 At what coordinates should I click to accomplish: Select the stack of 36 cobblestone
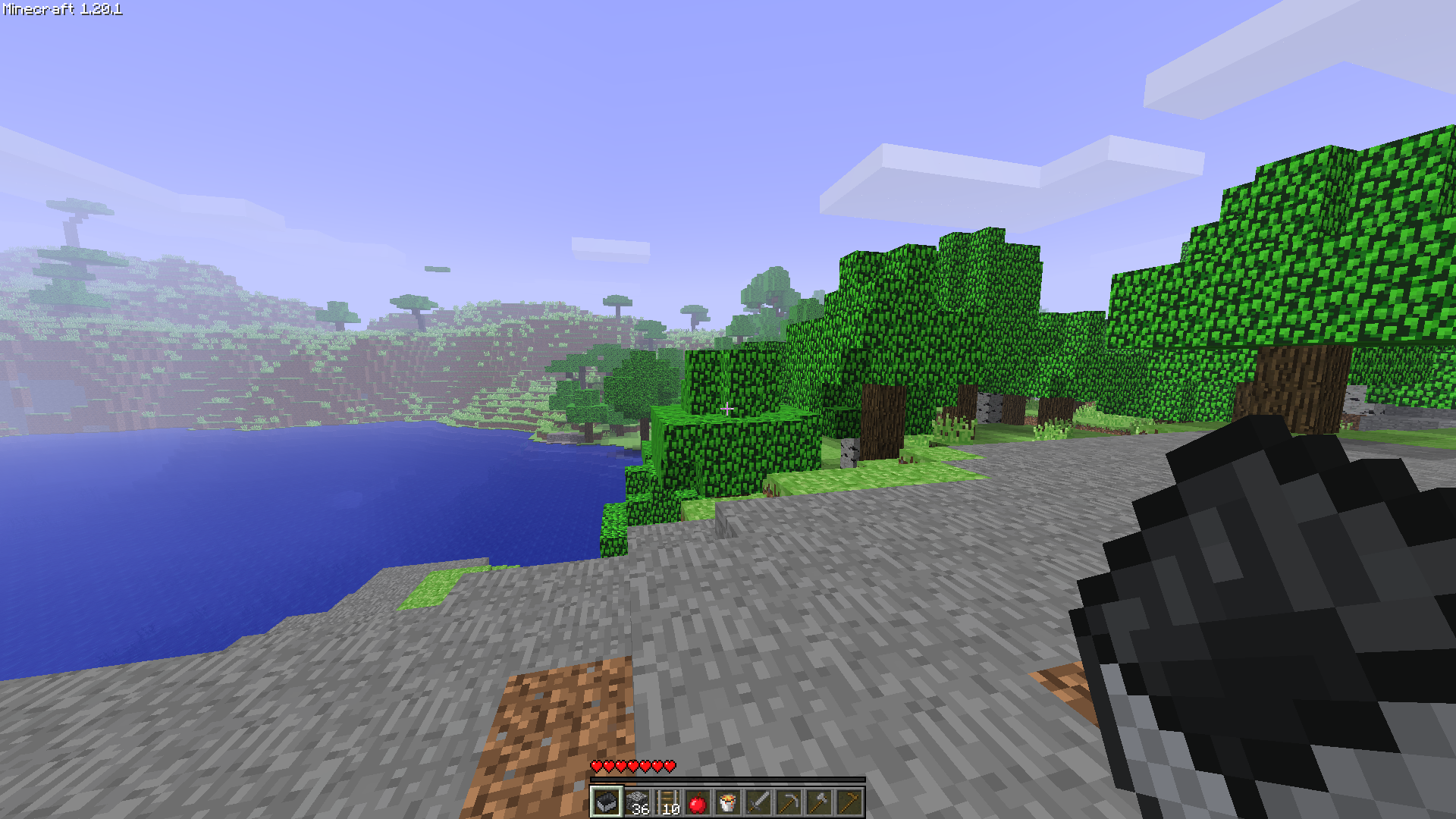coord(638,802)
